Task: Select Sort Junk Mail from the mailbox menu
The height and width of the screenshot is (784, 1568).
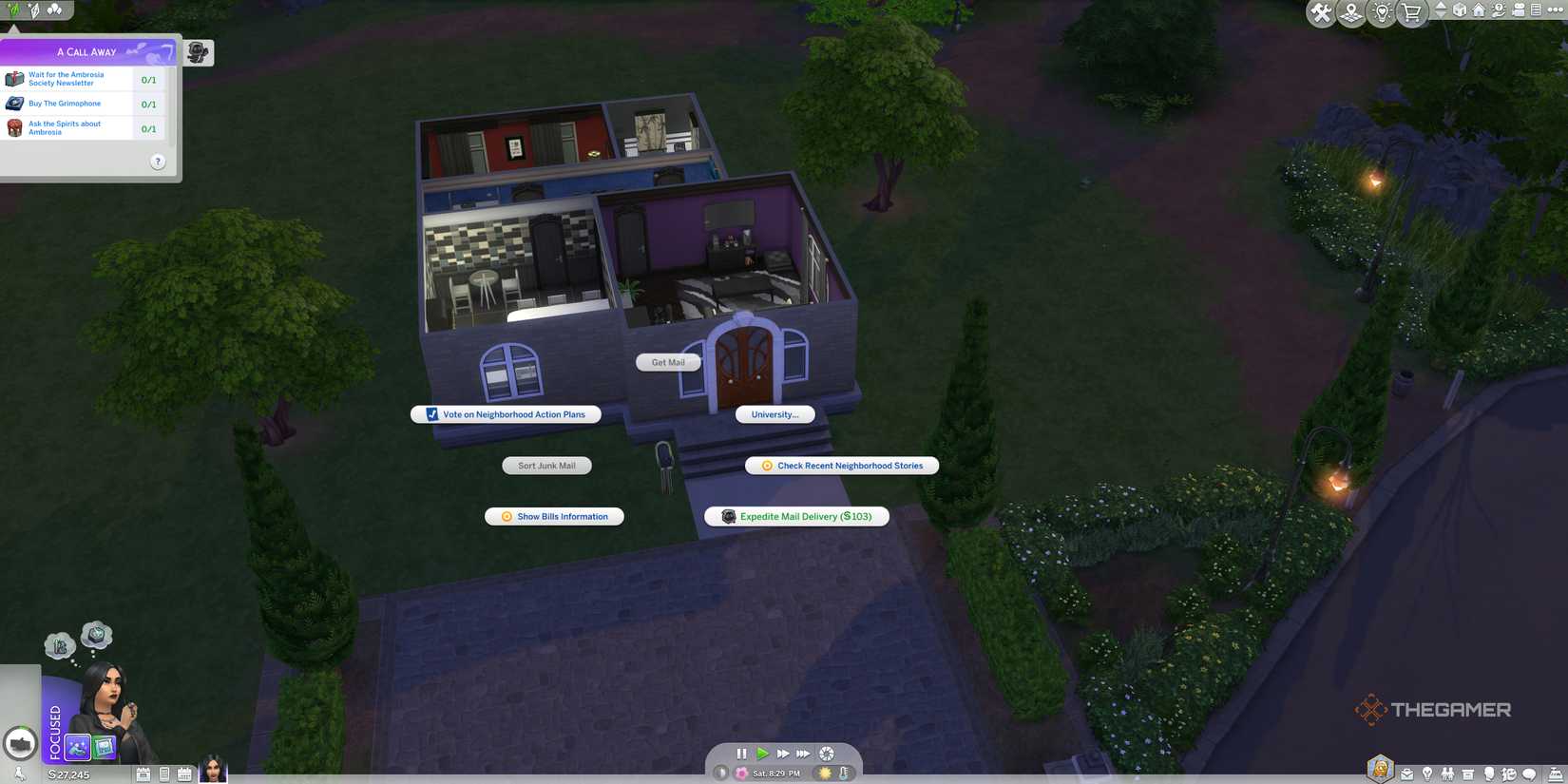Action: click(547, 466)
